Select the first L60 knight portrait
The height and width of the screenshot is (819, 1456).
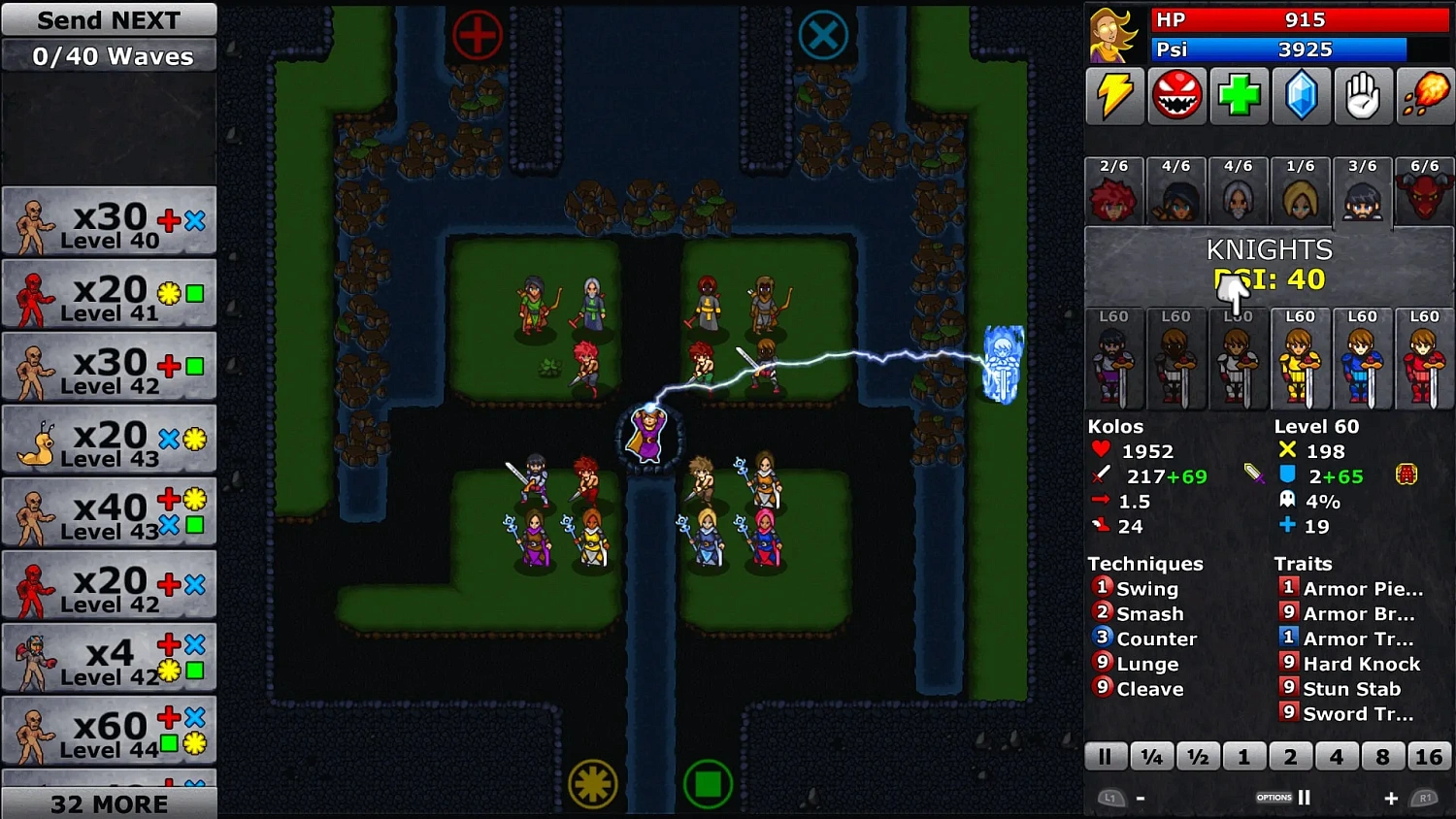[x=1113, y=359]
